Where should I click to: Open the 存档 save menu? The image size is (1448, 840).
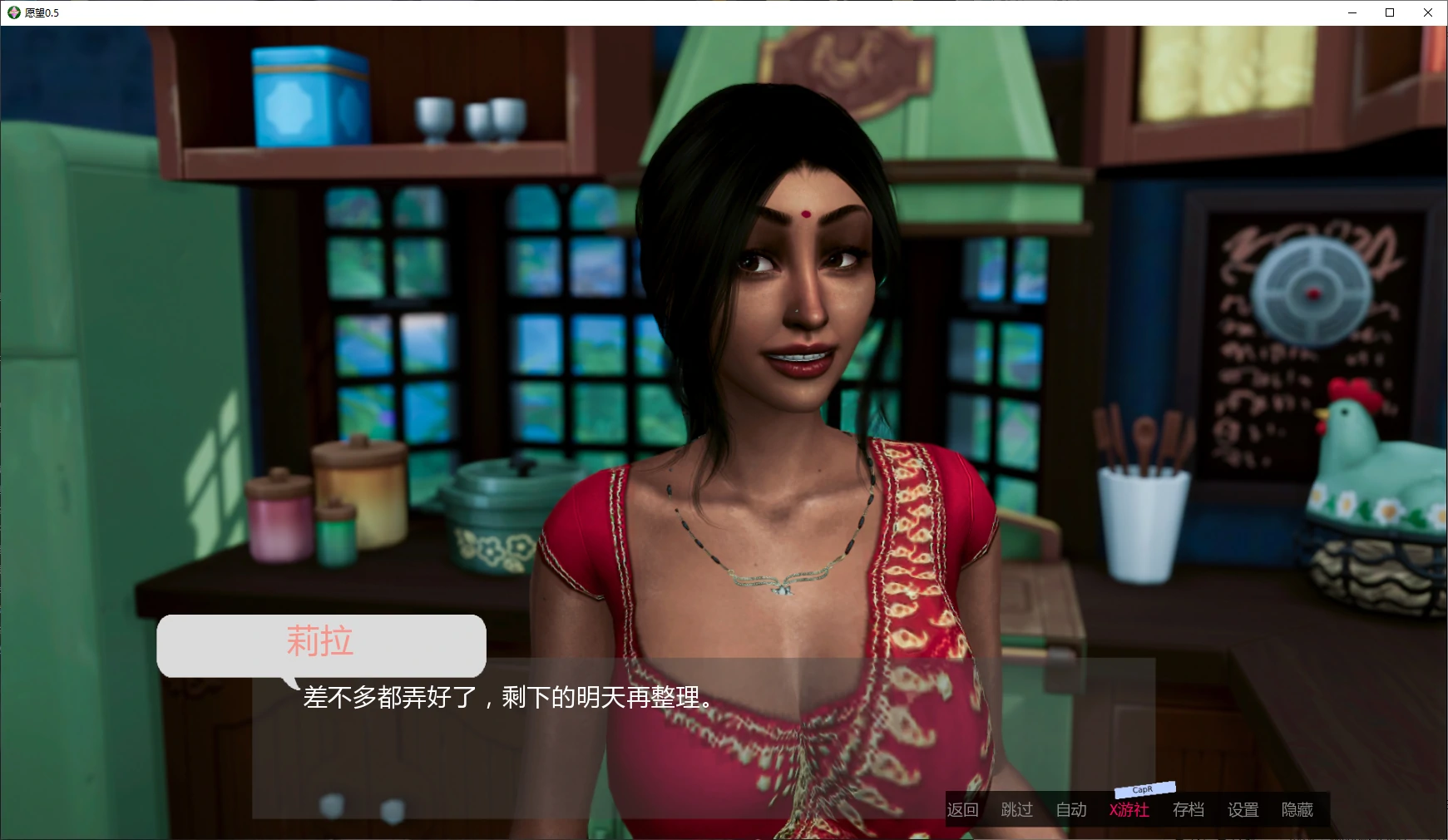point(1189,810)
